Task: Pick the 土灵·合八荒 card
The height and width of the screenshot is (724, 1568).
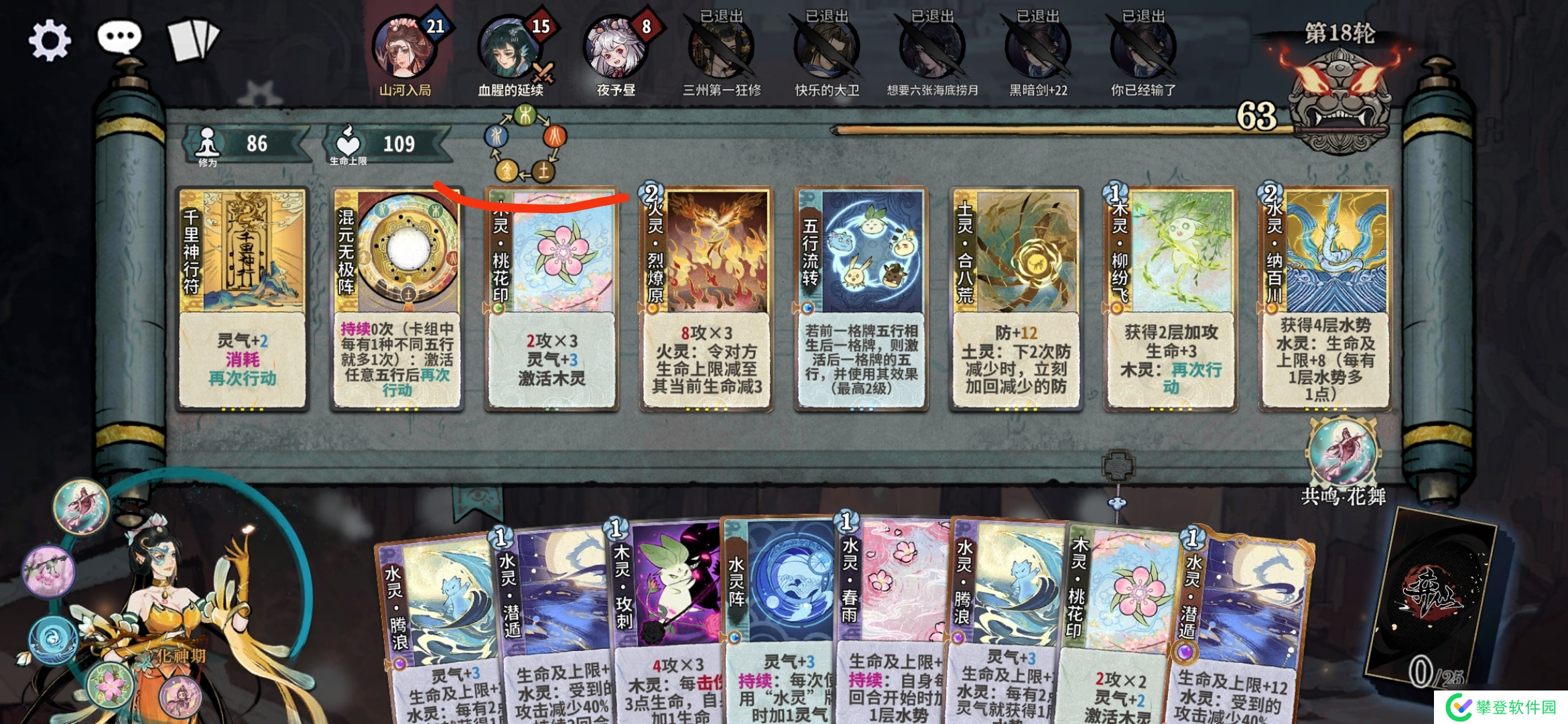Action: click(x=1016, y=298)
